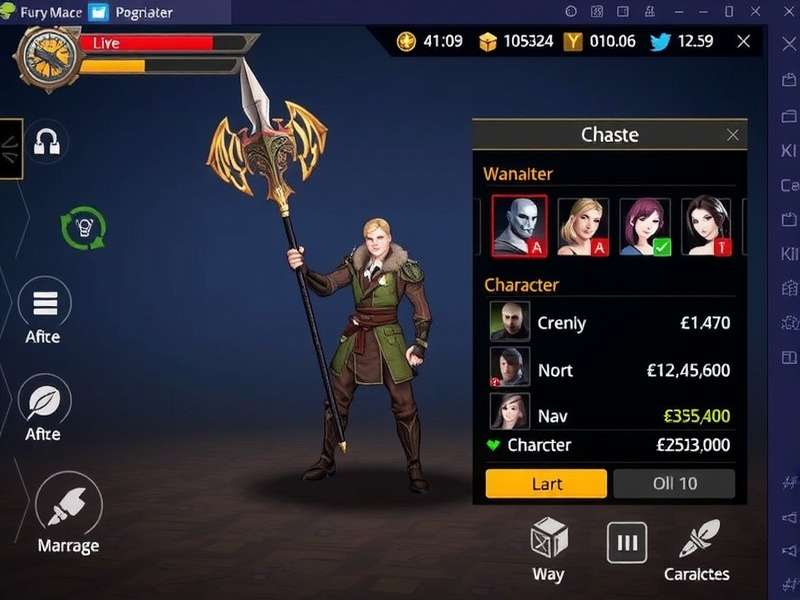Close the top resource bar with X
The width and height of the screenshot is (800, 600).
click(x=743, y=41)
